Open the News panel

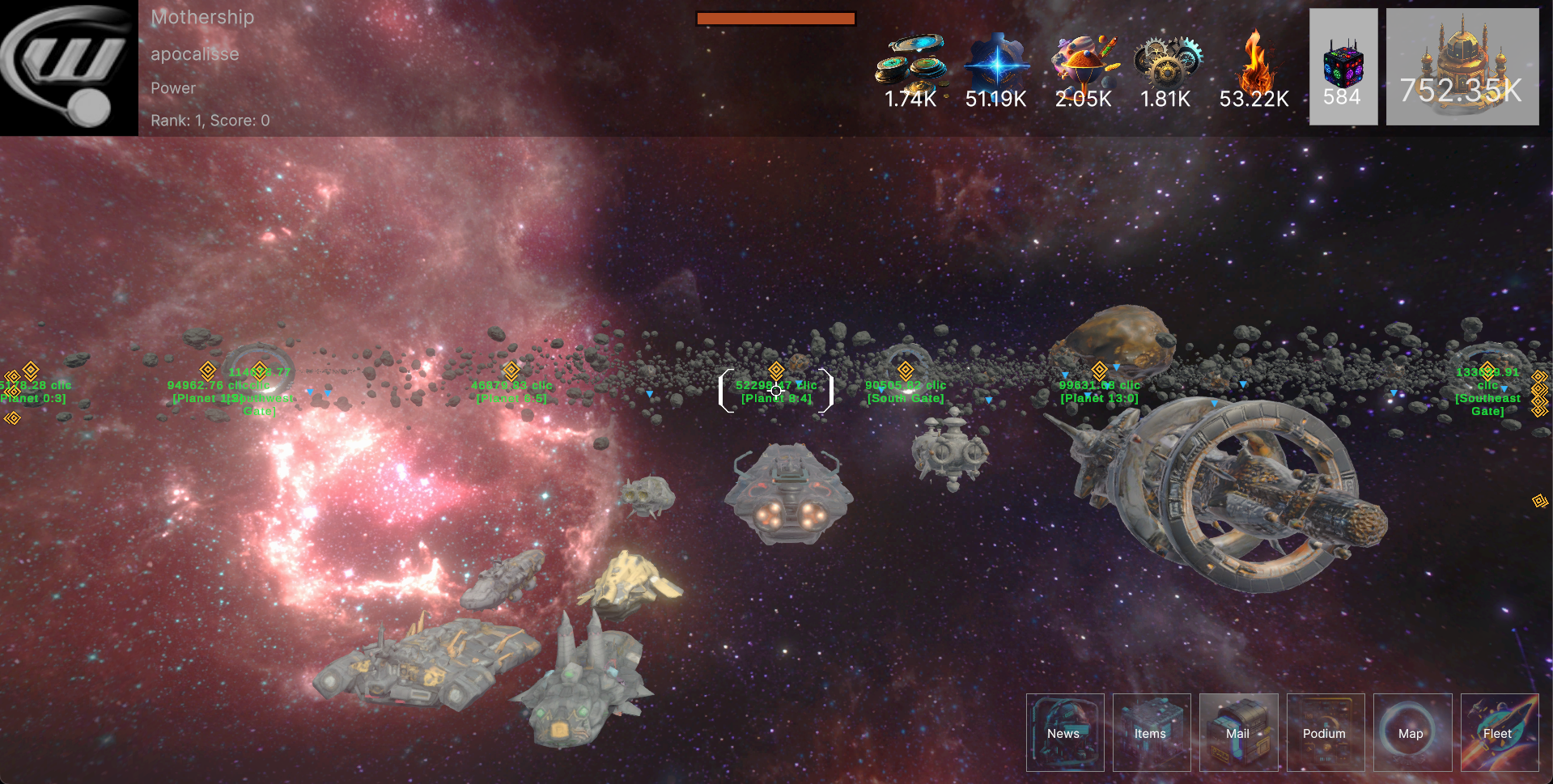click(1065, 732)
